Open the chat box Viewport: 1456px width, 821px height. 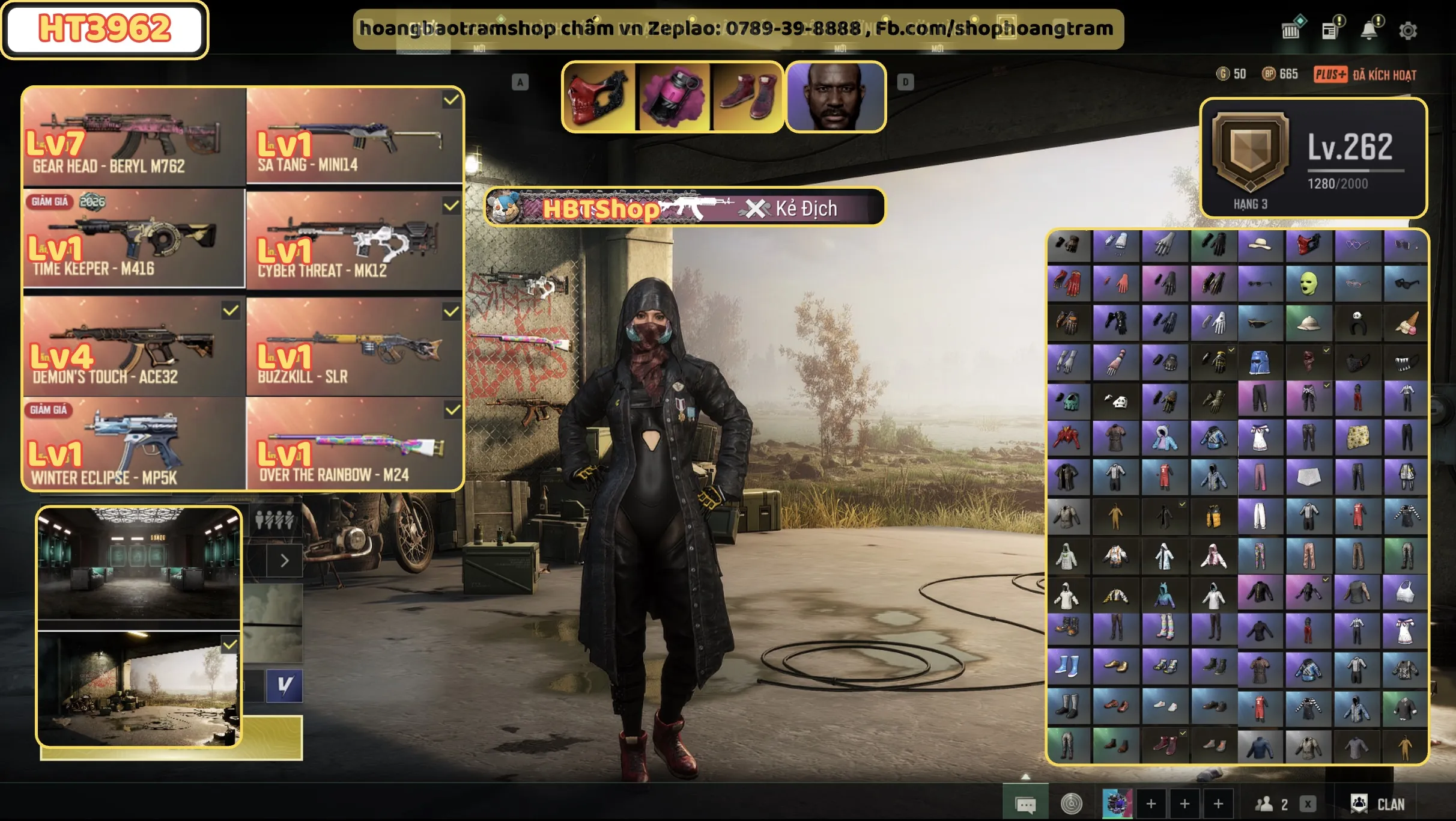coord(1025,804)
